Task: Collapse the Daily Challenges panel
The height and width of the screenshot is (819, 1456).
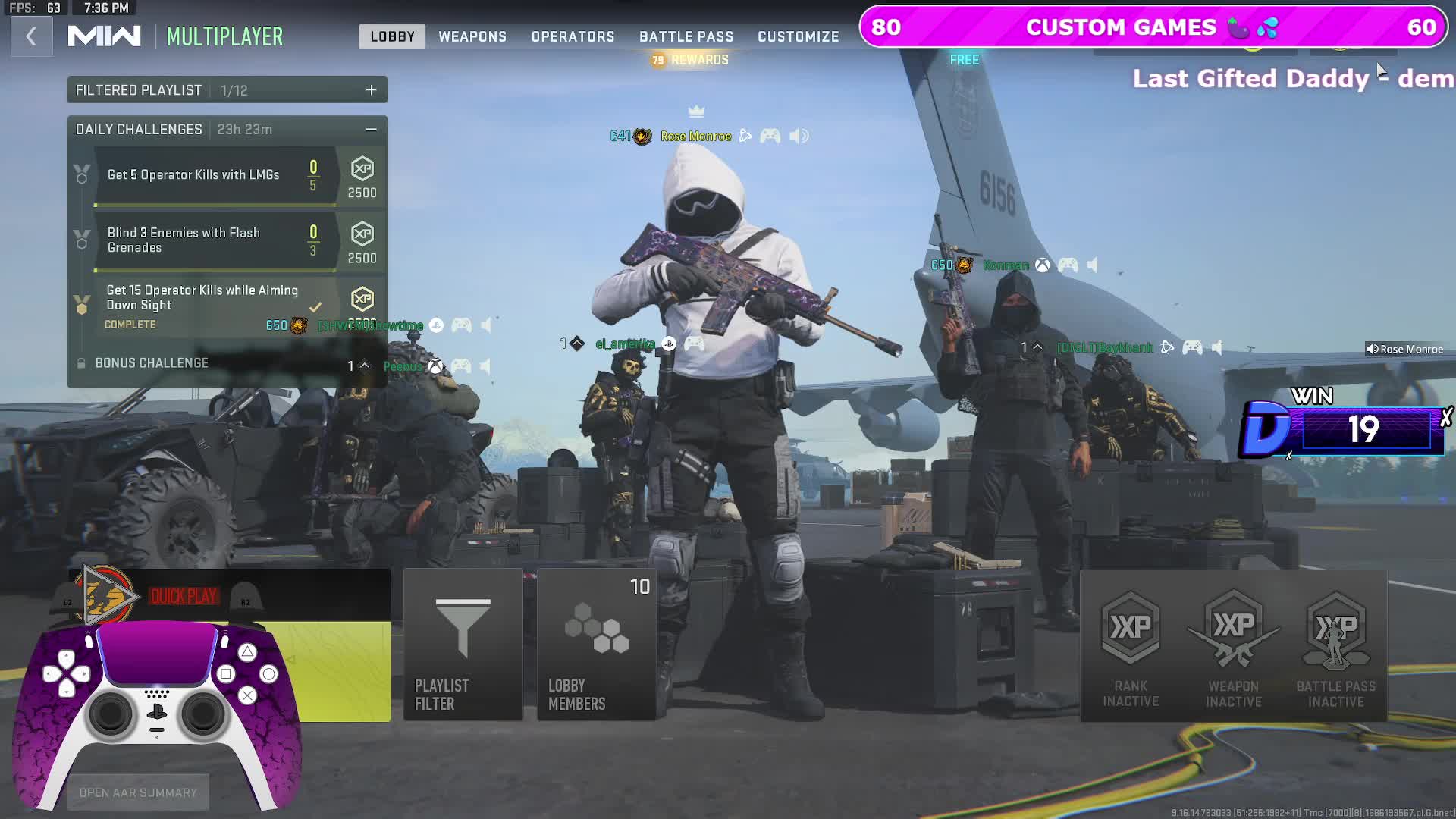Action: [x=371, y=130]
